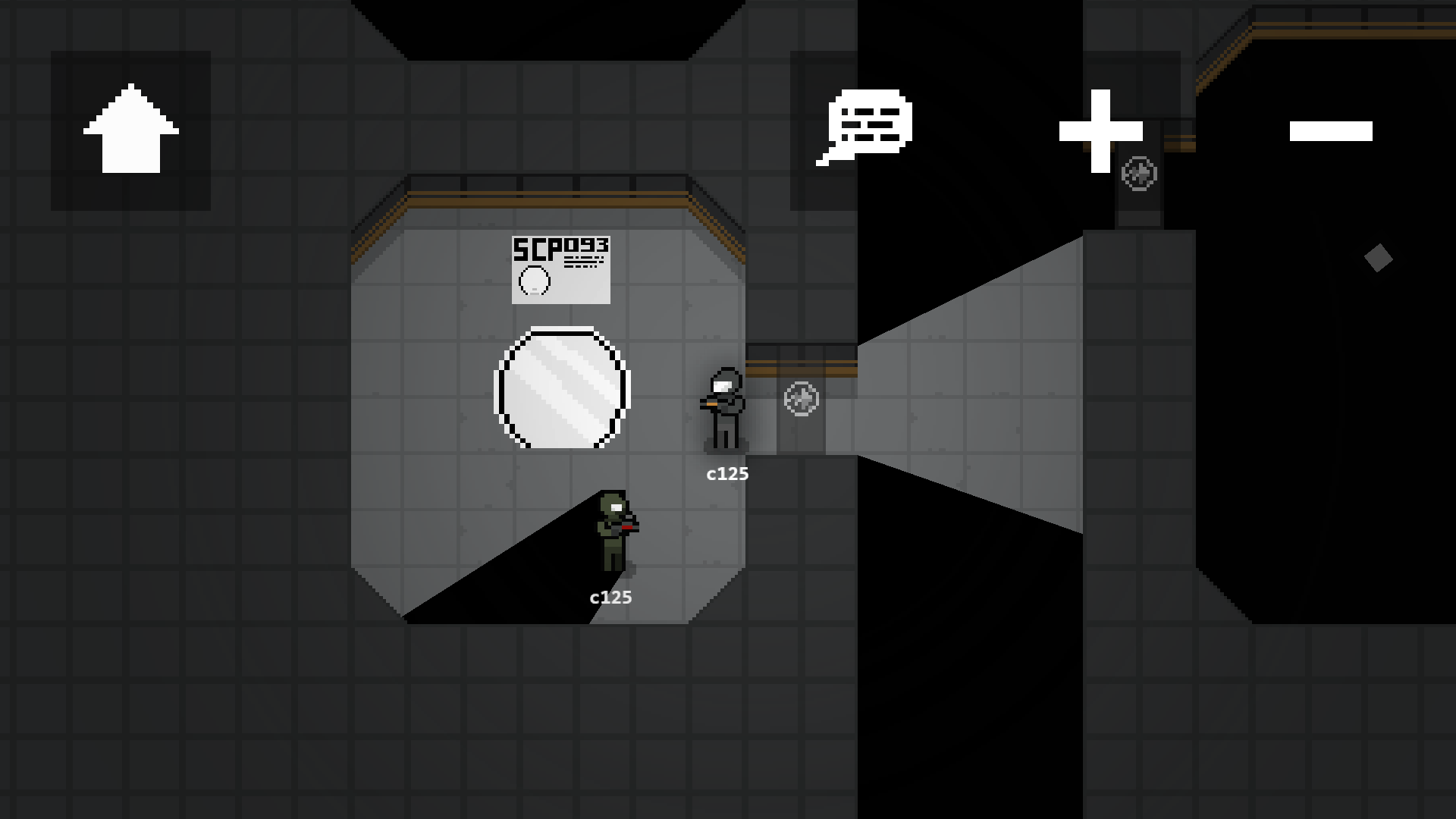The width and height of the screenshot is (1456, 819).
Task: Click the c125 label below the lower character
Action: coord(610,598)
